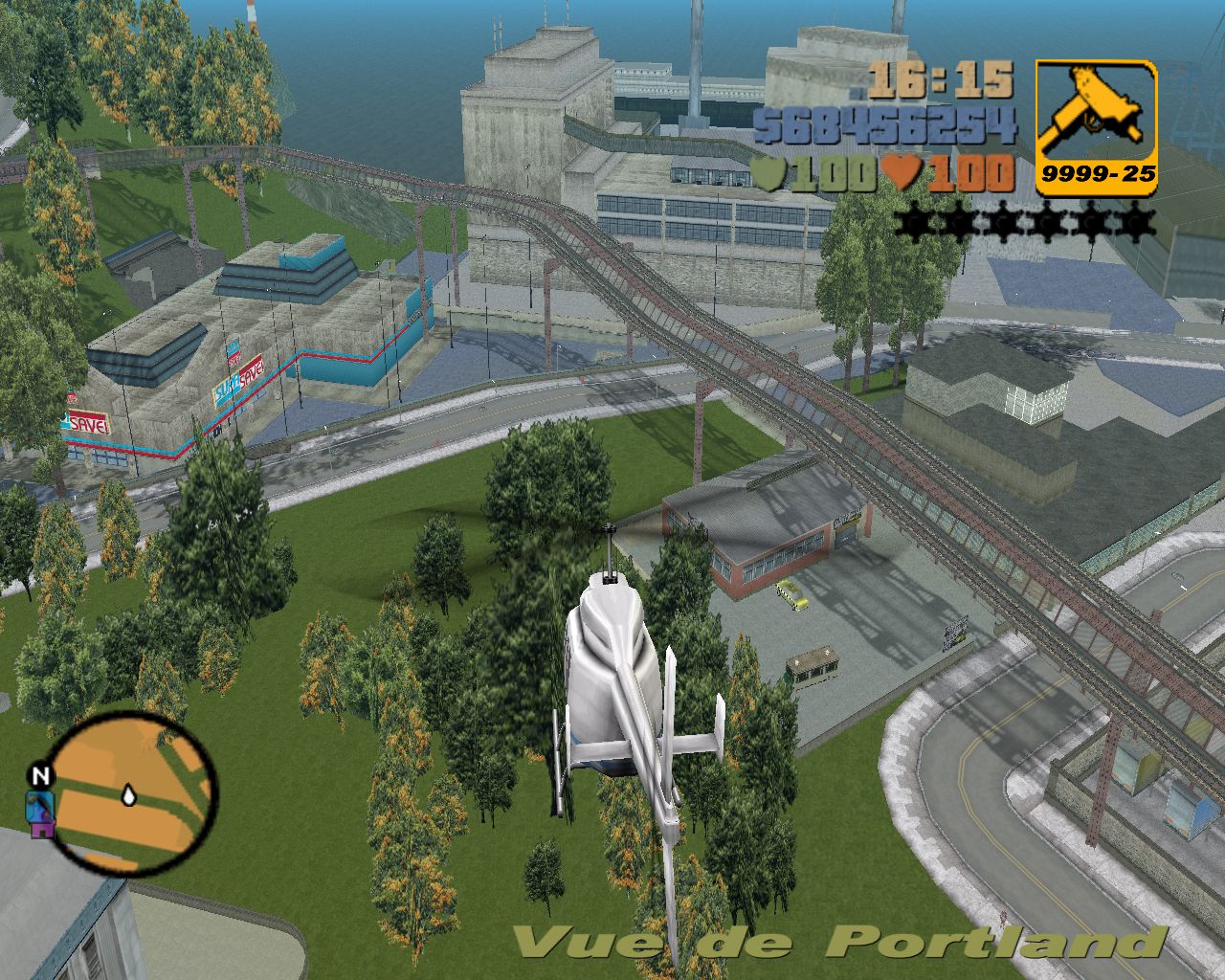Click the white waypoint blip inside the radar

[x=127, y=793]
